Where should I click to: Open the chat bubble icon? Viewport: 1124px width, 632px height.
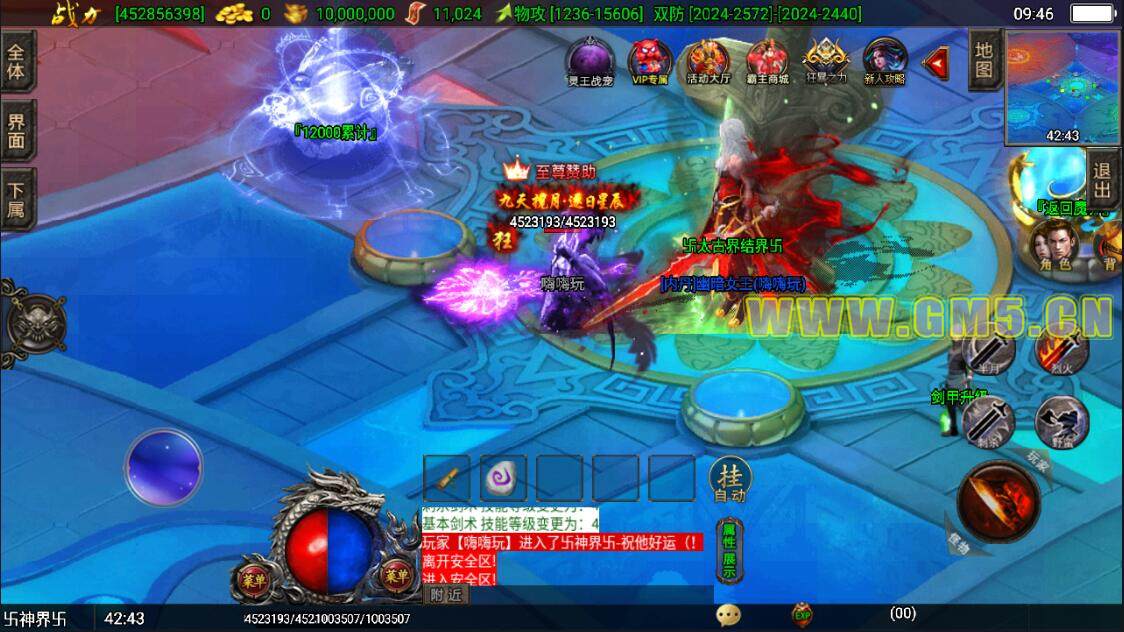coord(728,616)
